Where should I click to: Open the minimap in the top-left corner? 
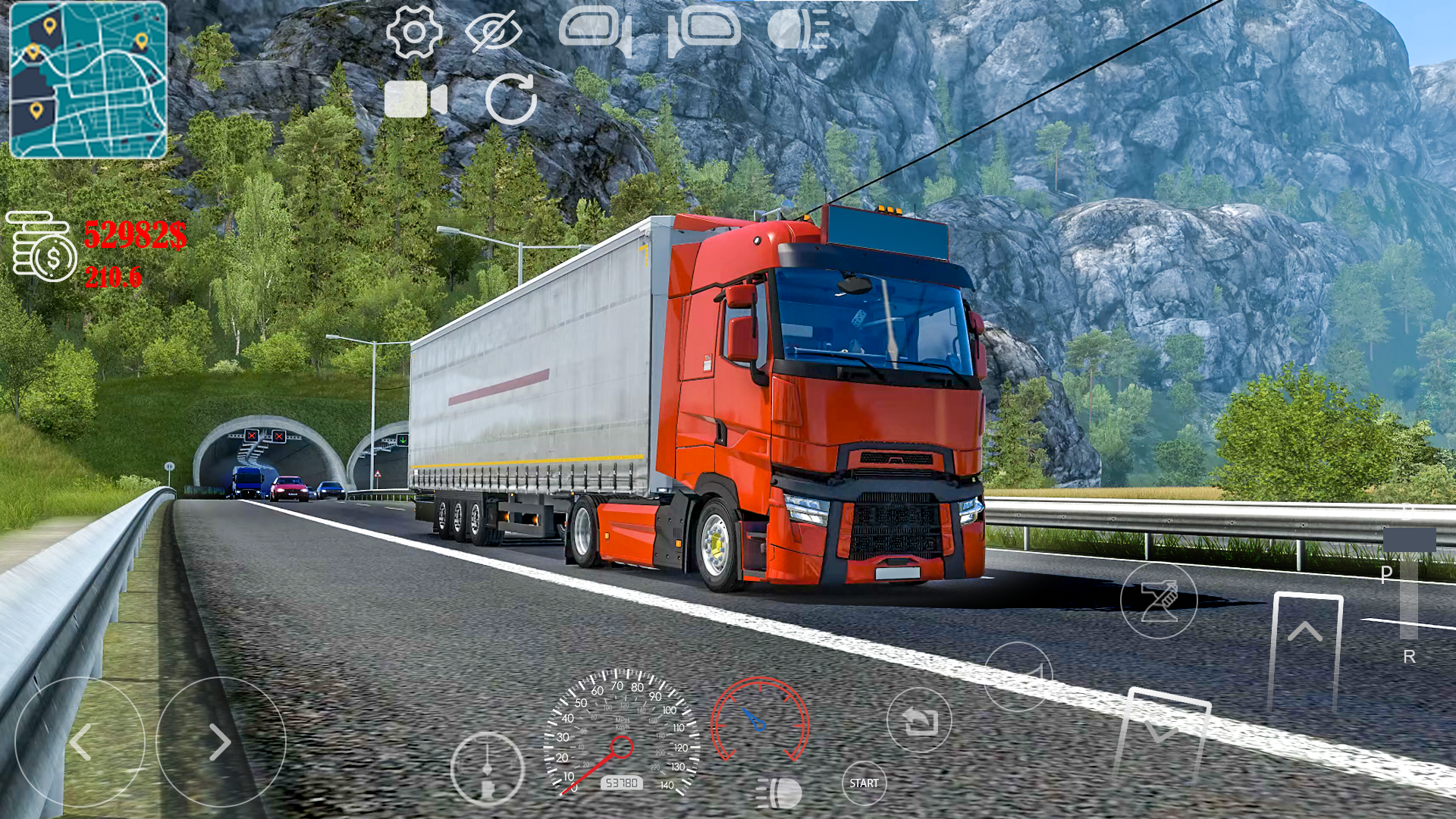point(87,80)
